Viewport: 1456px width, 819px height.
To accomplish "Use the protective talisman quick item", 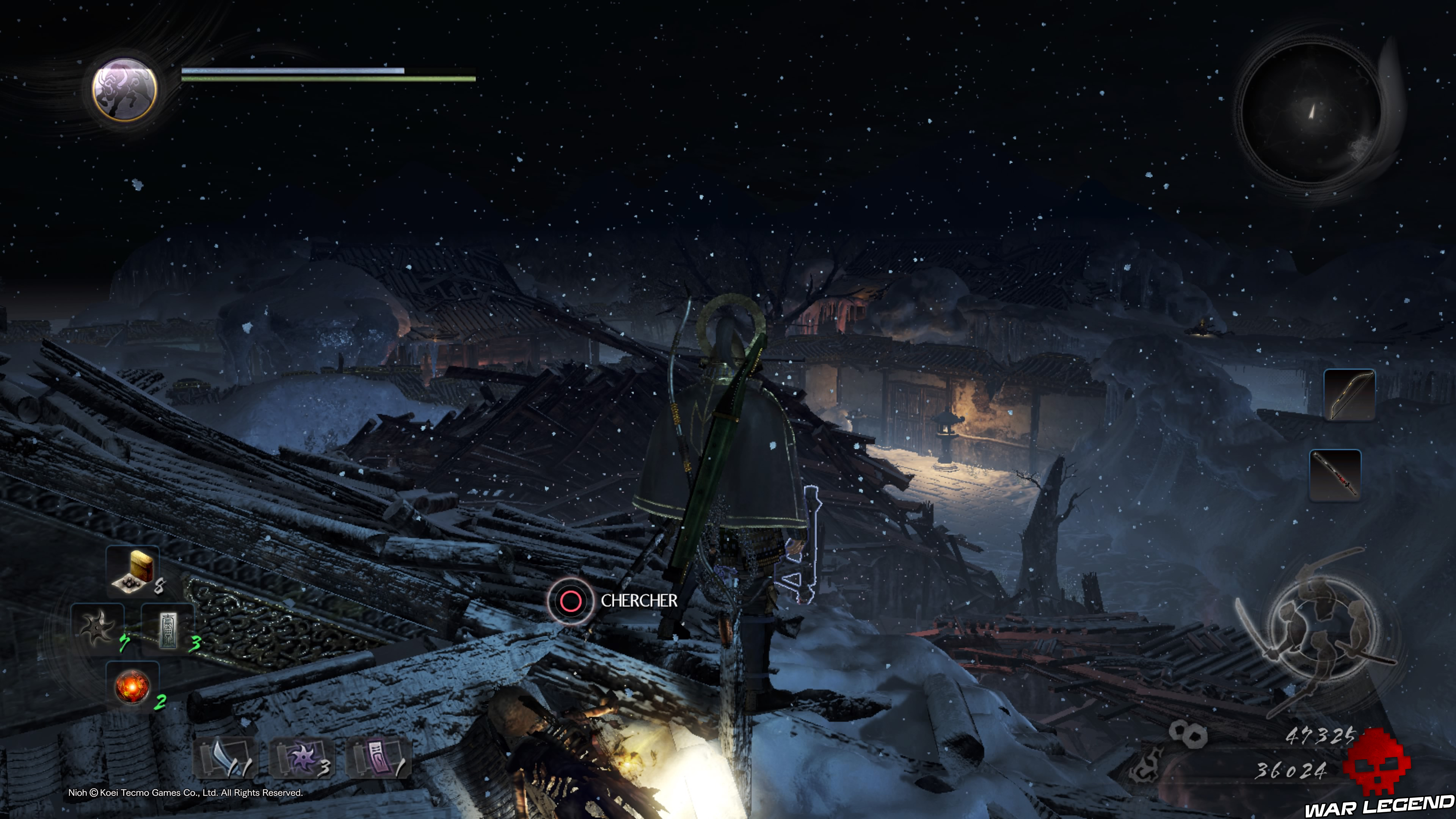I will pyautogui.click(x=167, y=630).
